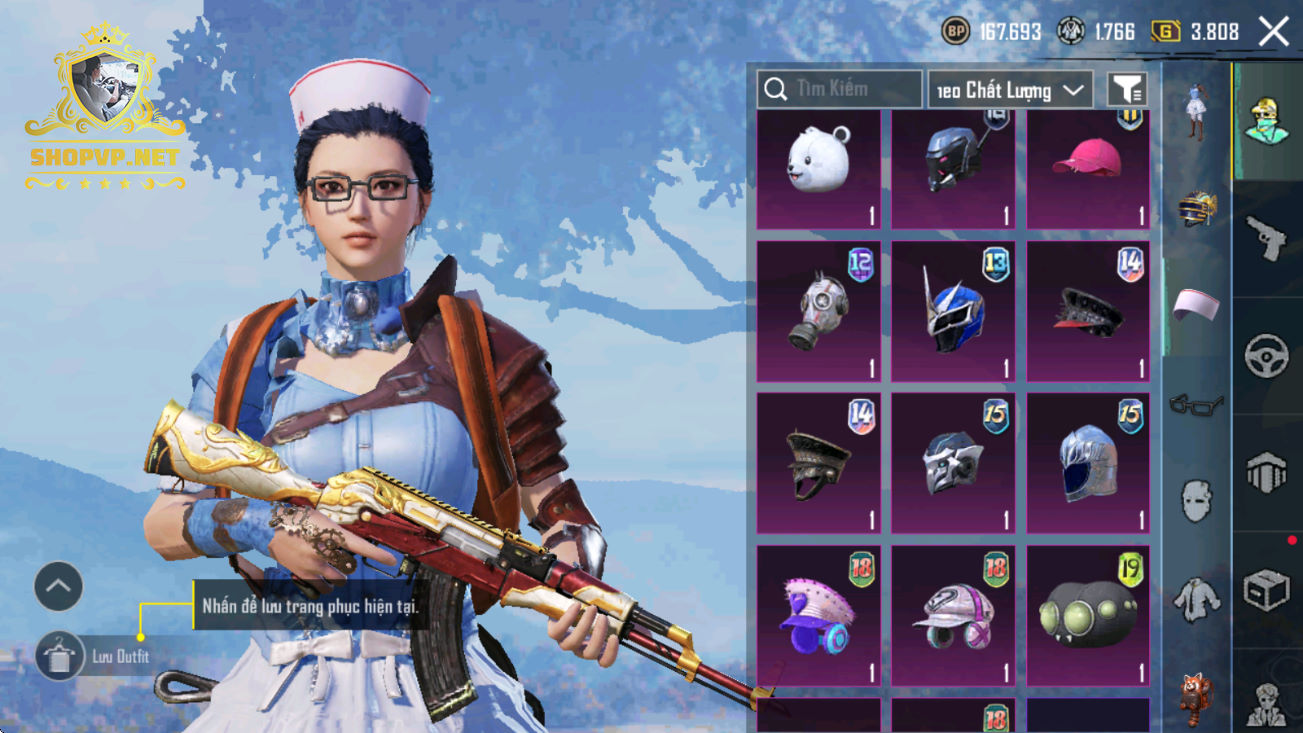Image resolution: width=1303 pixels, height=733 pixels.
Task: Select the yellow-striped helmet subcategory
Action: [x=1196, y=209]
